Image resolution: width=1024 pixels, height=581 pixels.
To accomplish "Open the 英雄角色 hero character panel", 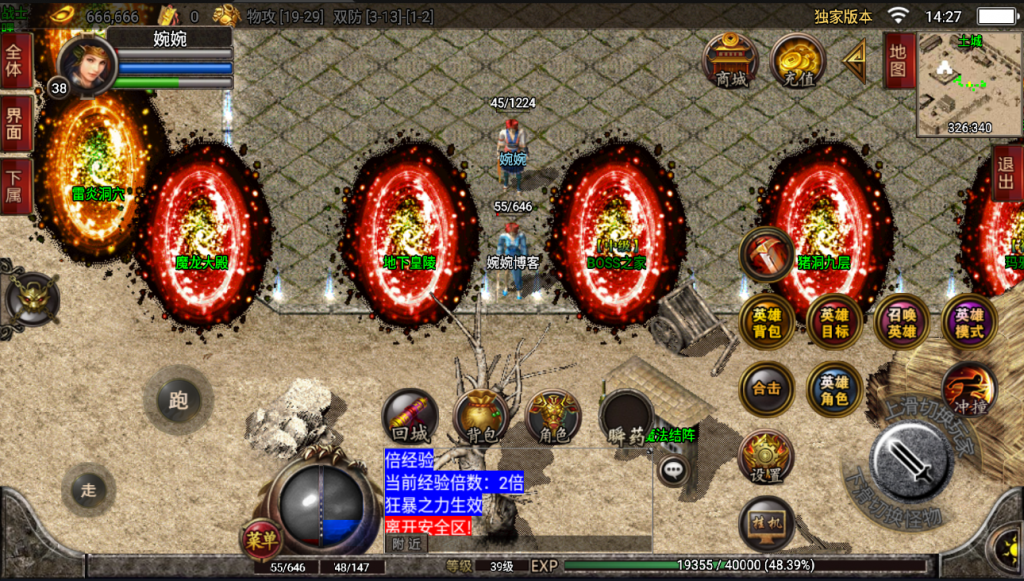I will tap(834, 389).
